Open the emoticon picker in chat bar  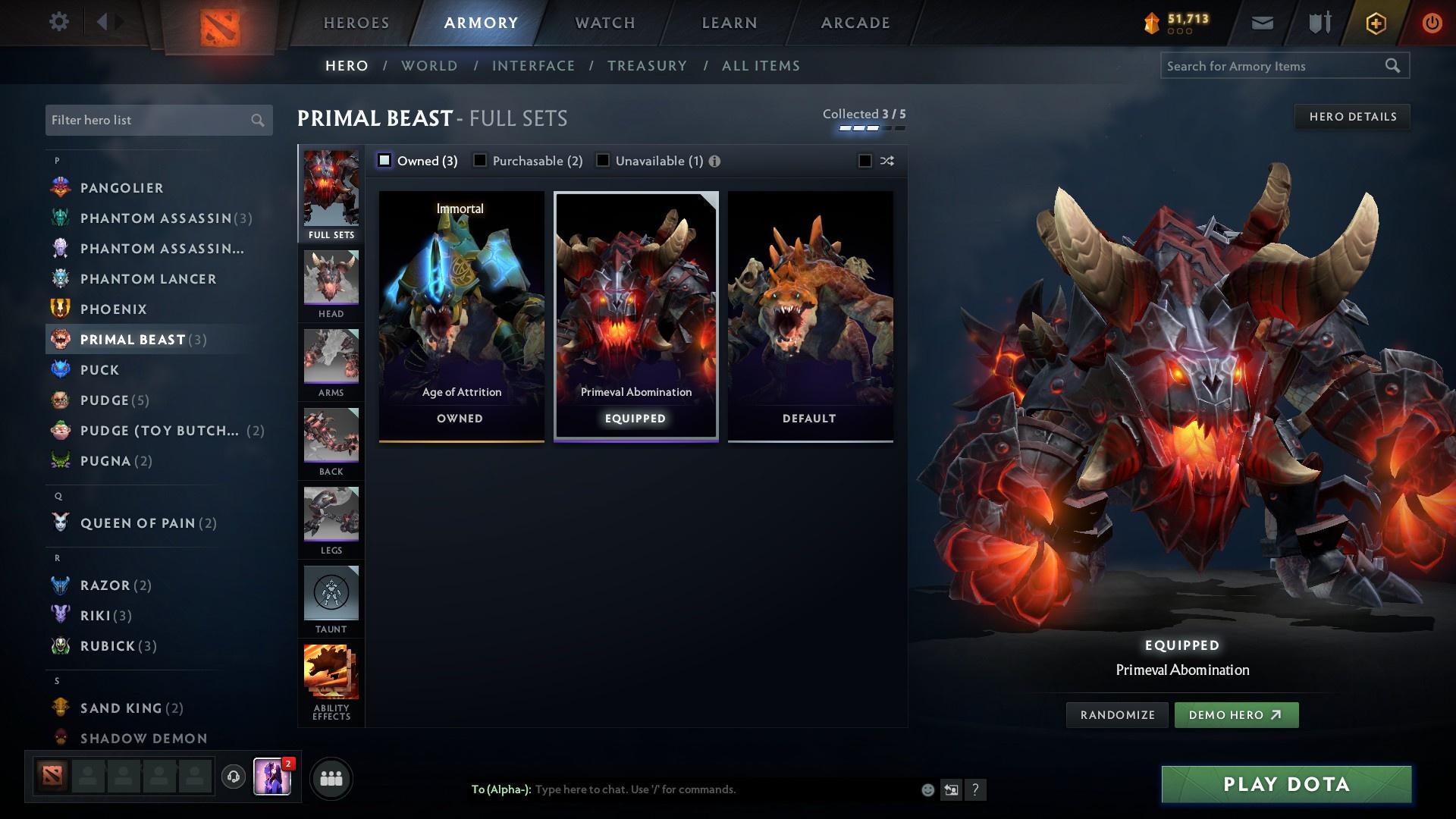927,789
